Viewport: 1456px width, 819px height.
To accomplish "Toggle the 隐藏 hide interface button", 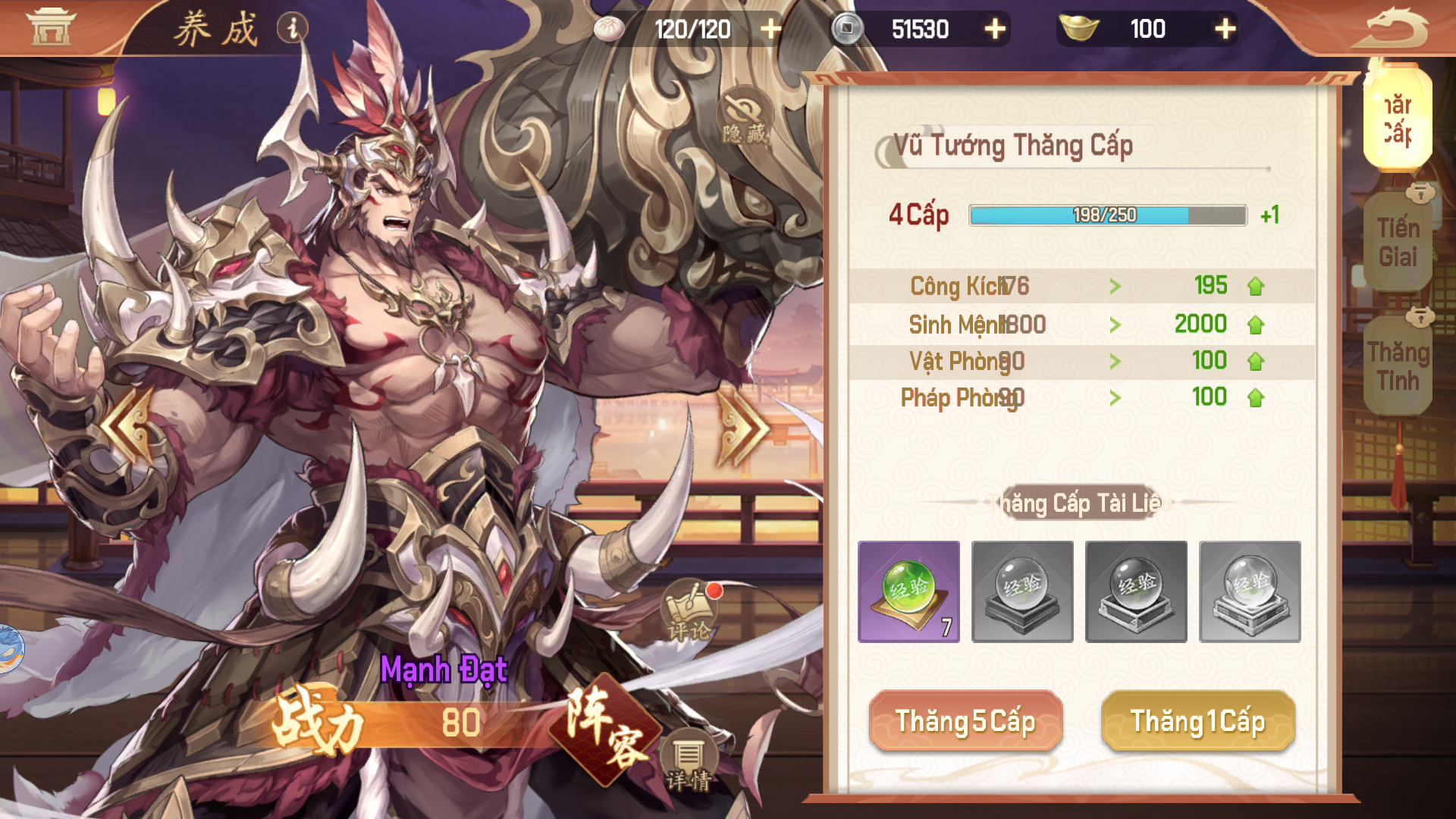I will pyautogui.click(x=744, y=118).
